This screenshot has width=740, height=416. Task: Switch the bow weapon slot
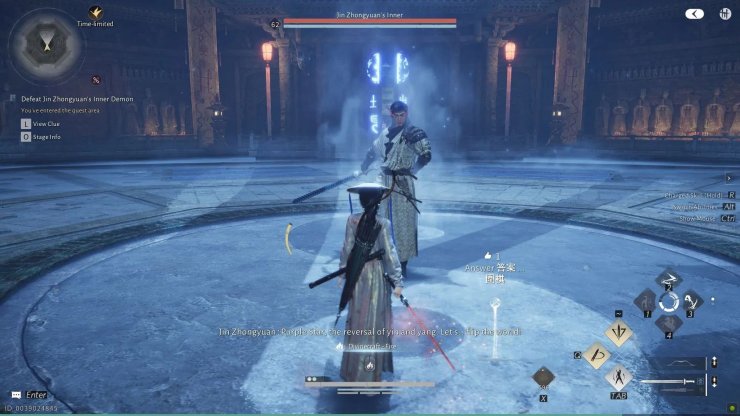683,362
